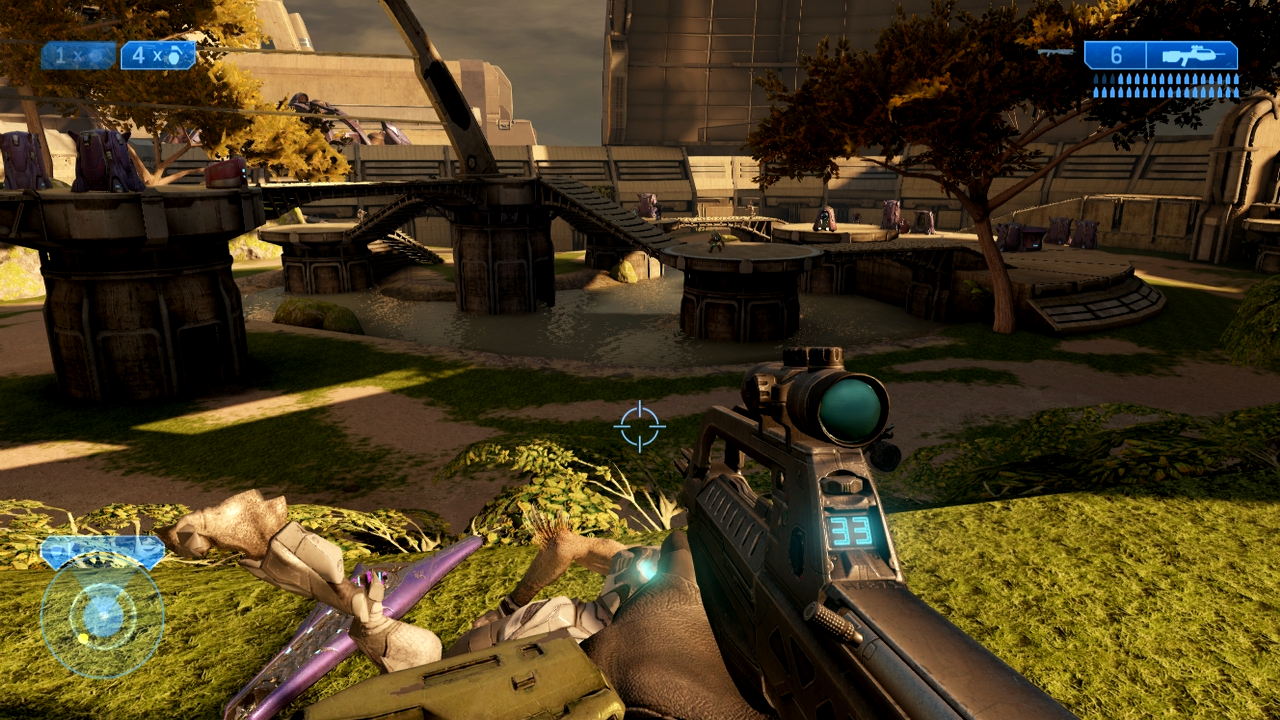Select the dimmed plasma grenade indicator

coord(78,56)
